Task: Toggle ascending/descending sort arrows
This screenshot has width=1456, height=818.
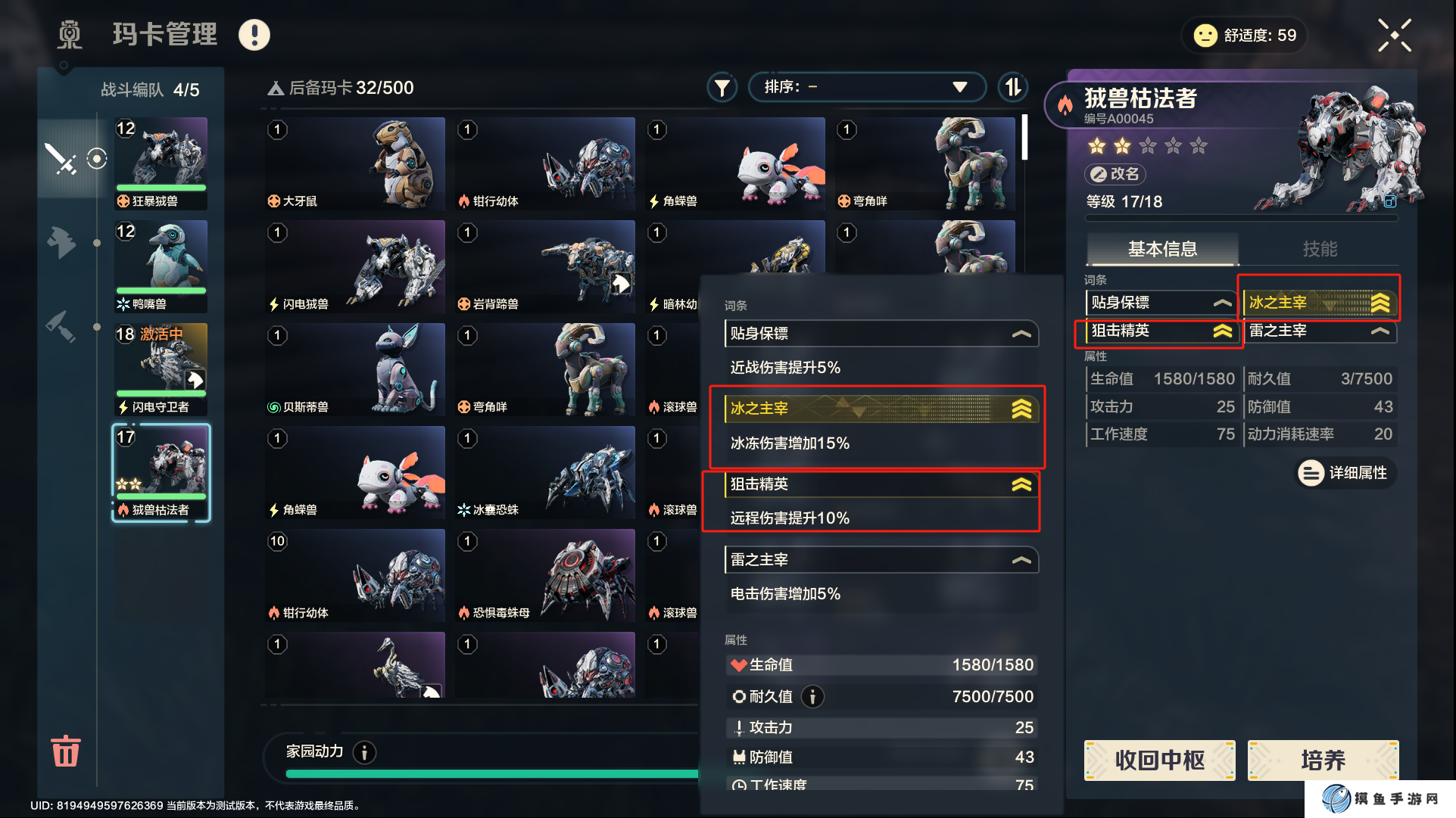Action: click(x=1013, y=87)
